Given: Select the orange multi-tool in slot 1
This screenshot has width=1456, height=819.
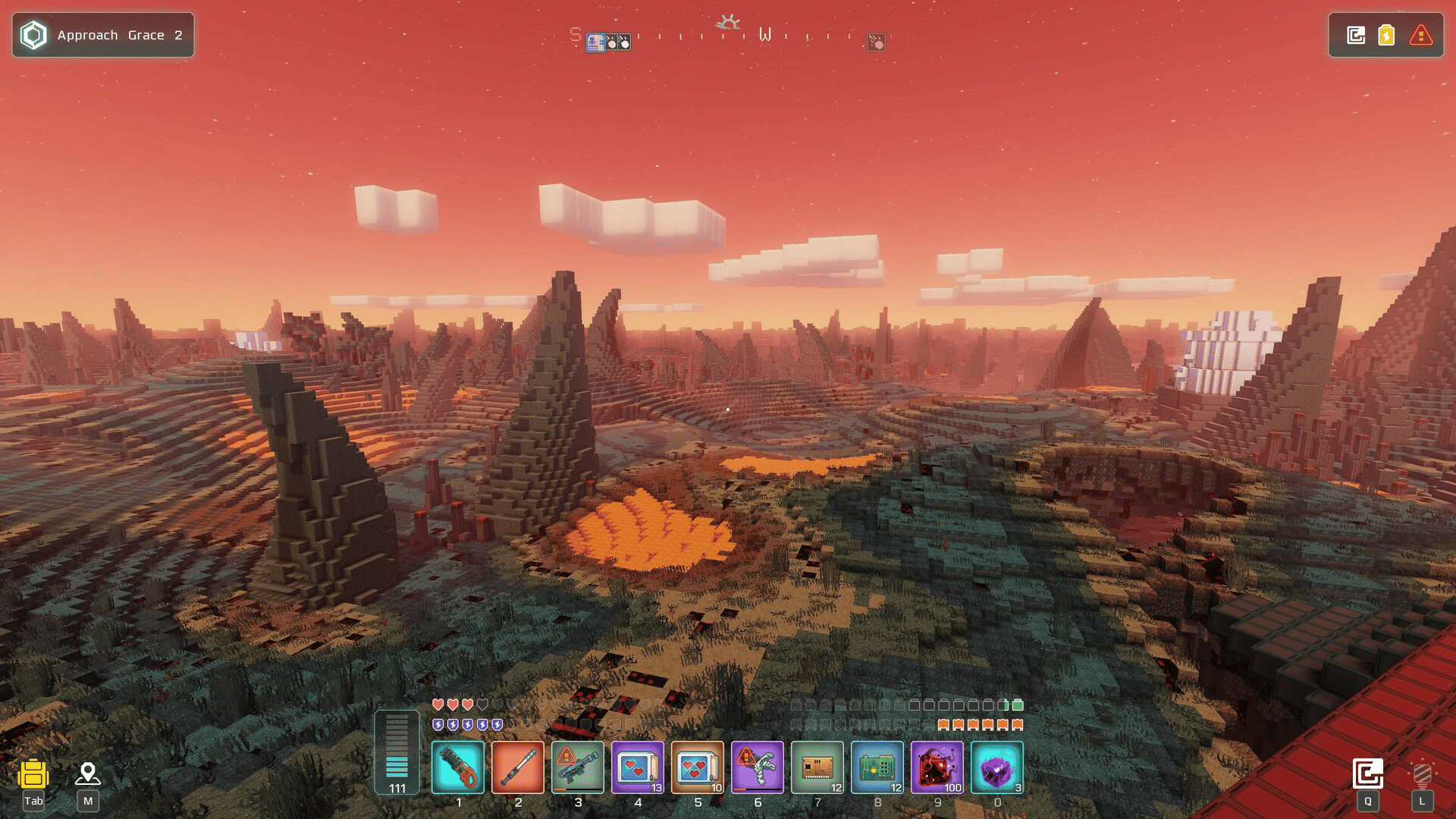Looking at the screenshot, I should click(x=458, y=767).
